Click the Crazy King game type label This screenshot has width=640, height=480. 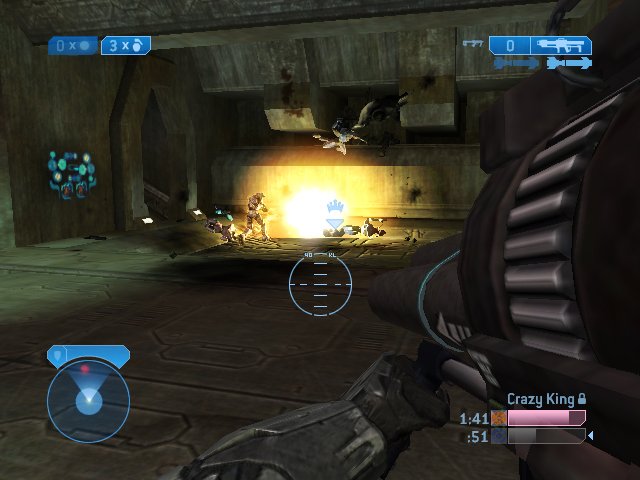(540, 399)
